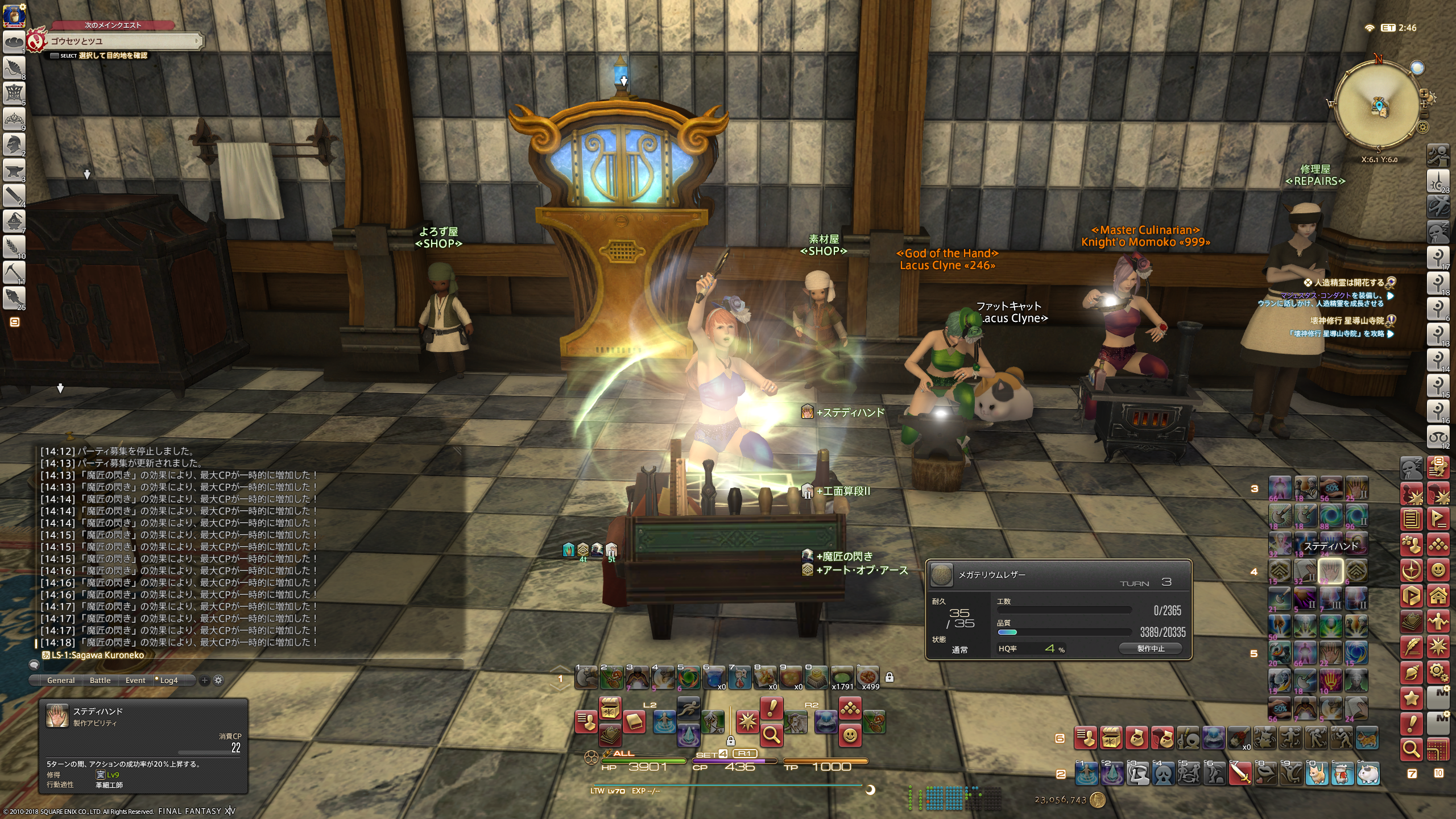Open chat log settings gear
The image size is (1456, 819).
click(218, 680)
